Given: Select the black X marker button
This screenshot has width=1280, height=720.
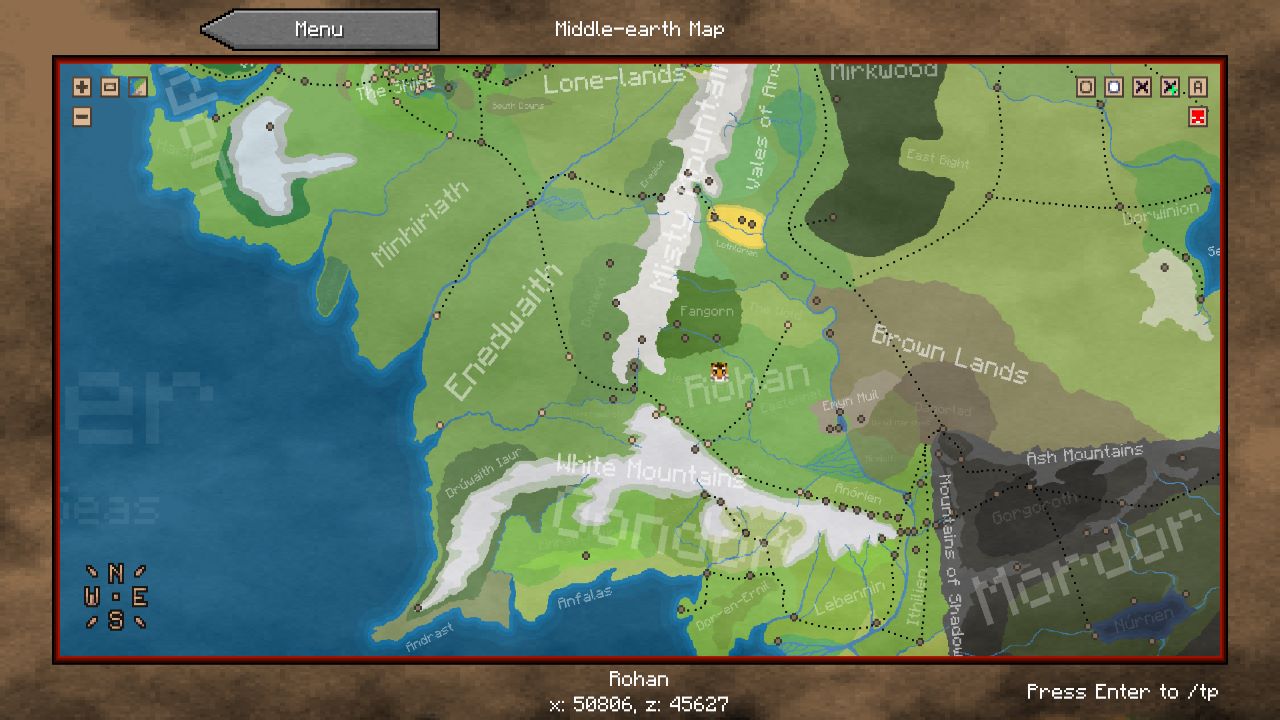Looking at the screenshot, I should point(1141,87).
